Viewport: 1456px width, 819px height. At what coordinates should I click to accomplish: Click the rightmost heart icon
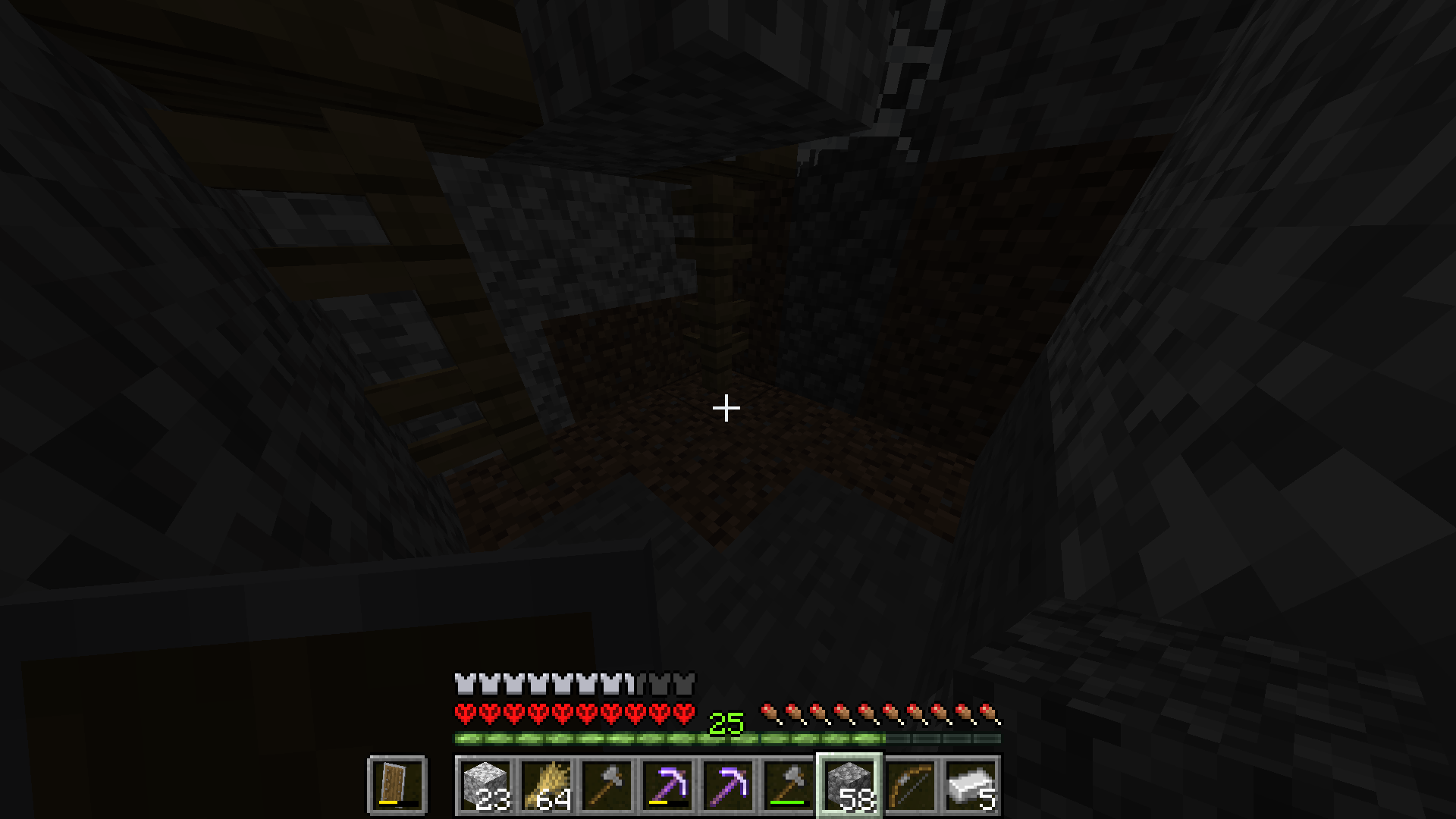pos(685,714)
